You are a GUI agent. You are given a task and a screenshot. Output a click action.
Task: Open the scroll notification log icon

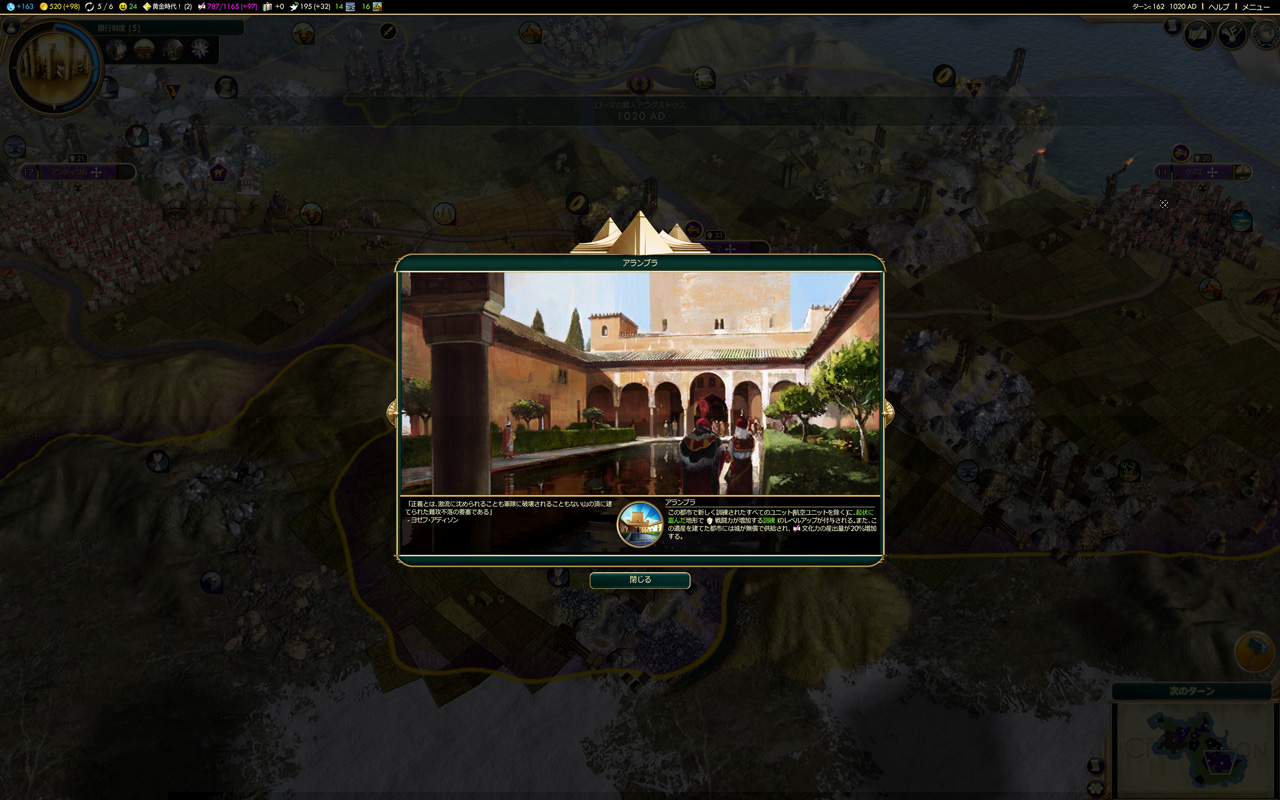(1172, 27)
